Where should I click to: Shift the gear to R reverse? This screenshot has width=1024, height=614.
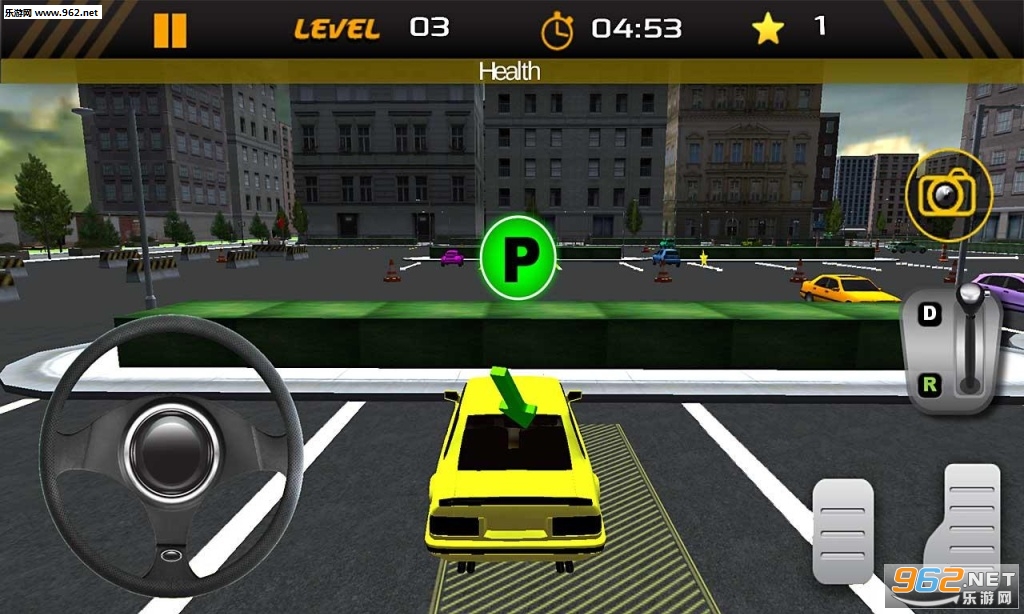pyautogui.click(x=930, y=383)
